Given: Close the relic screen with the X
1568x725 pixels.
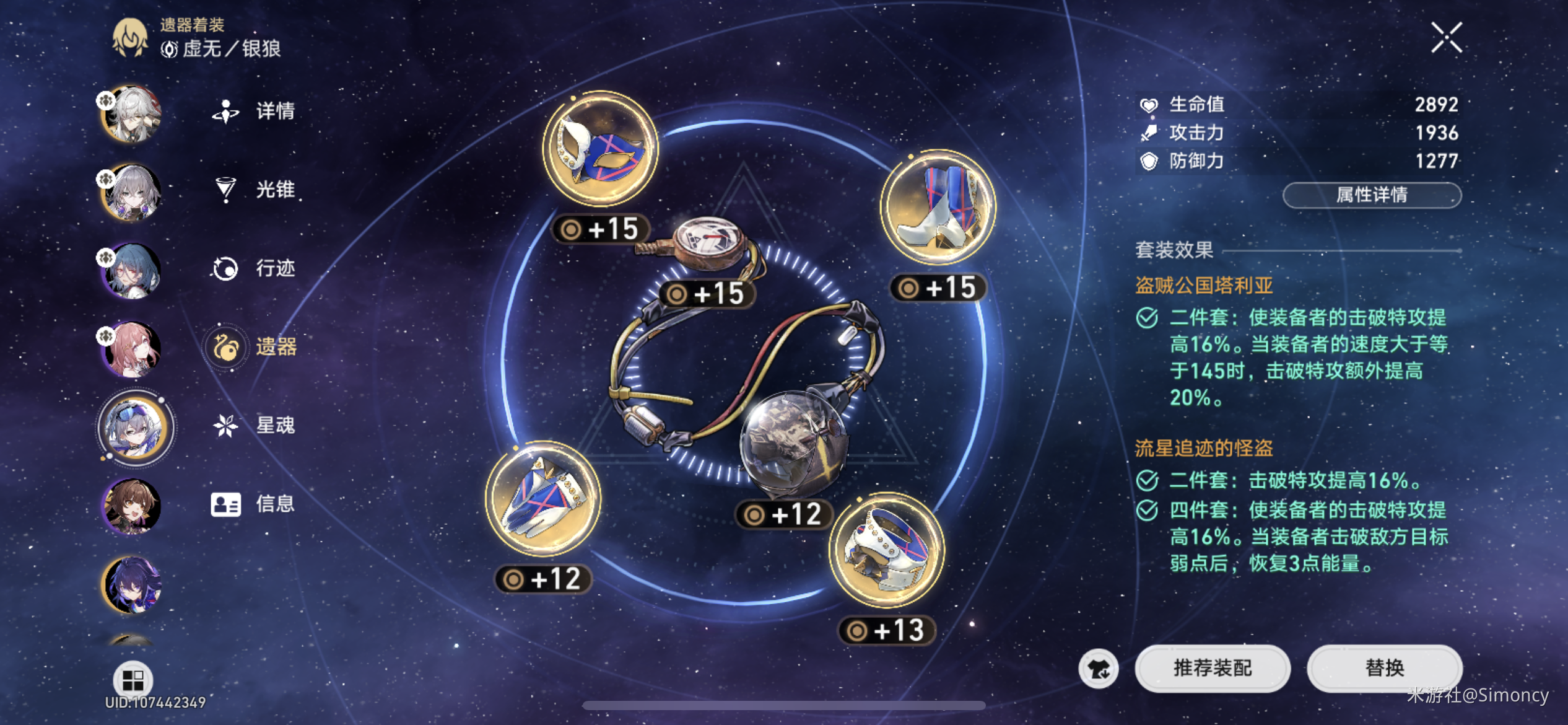Looking at the screenshot, I should (x=1446, y=38).
